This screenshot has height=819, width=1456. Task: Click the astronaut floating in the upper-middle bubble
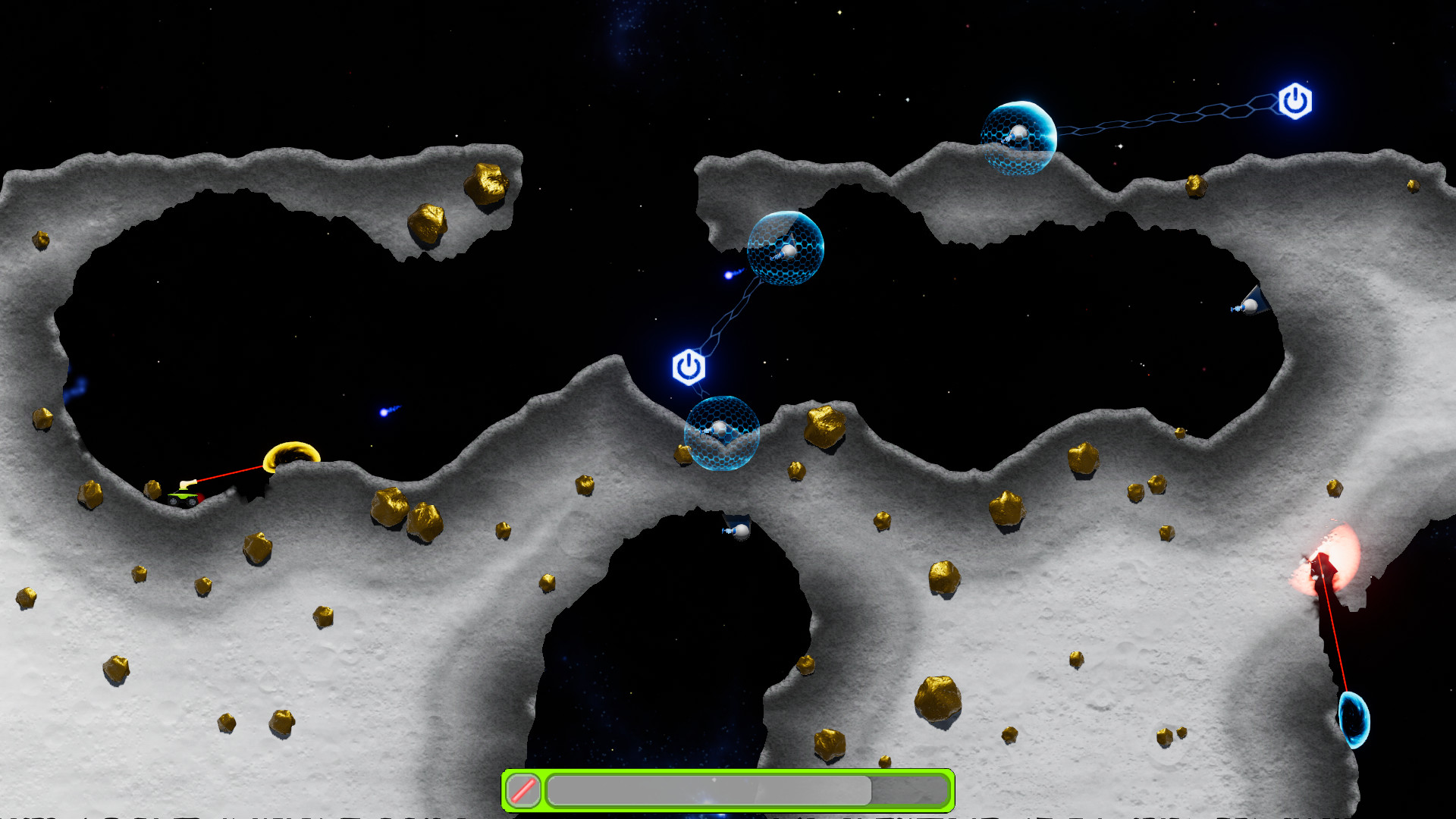click(x=789, y=250)
